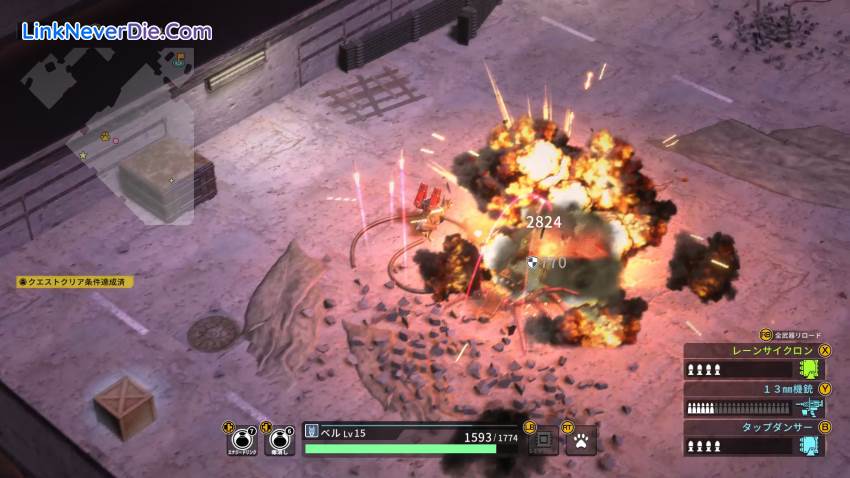Click the yellow quest clear condition banner

[75, 282]
